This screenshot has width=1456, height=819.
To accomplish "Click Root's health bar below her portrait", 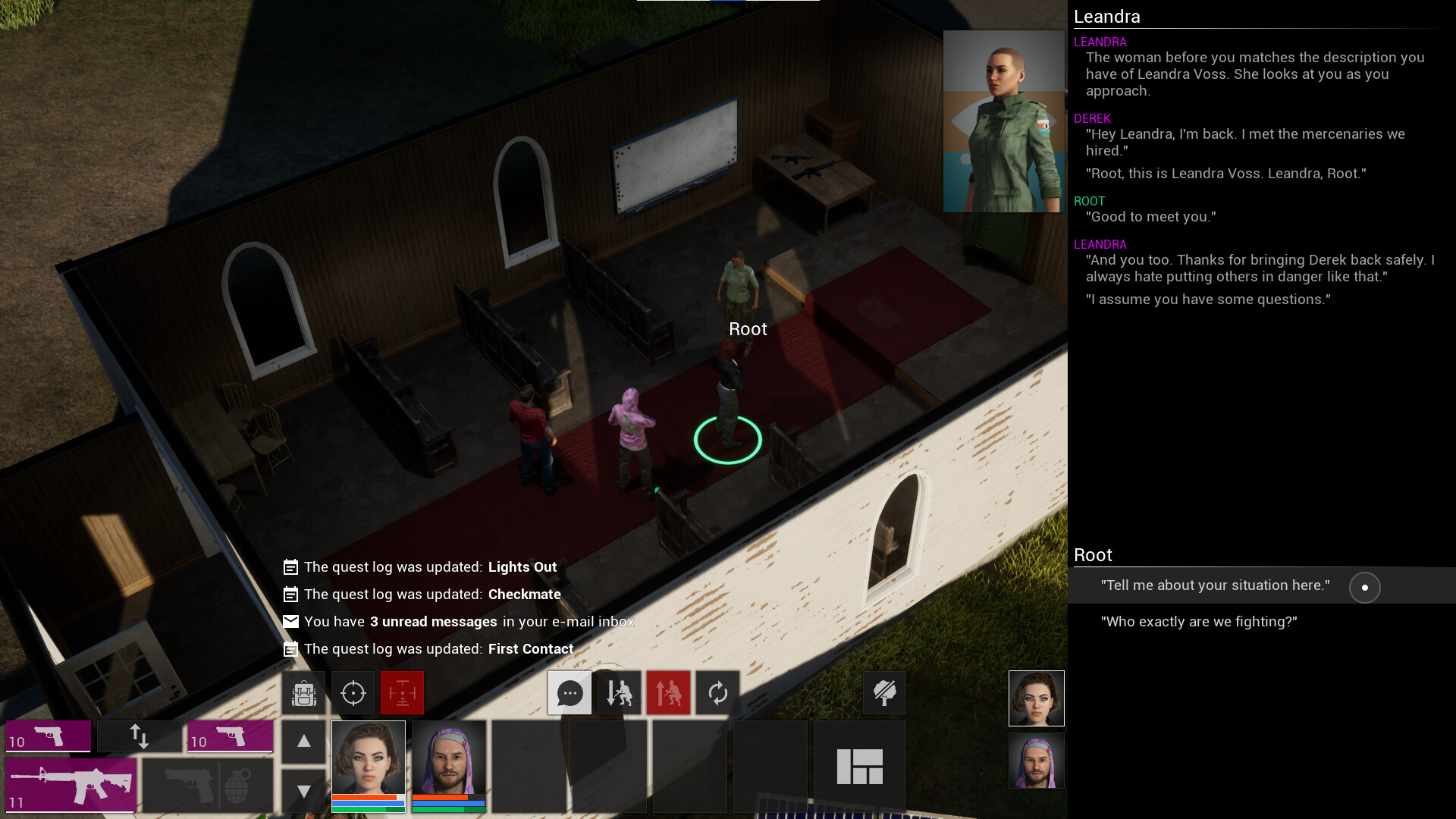I will point(367,799).
